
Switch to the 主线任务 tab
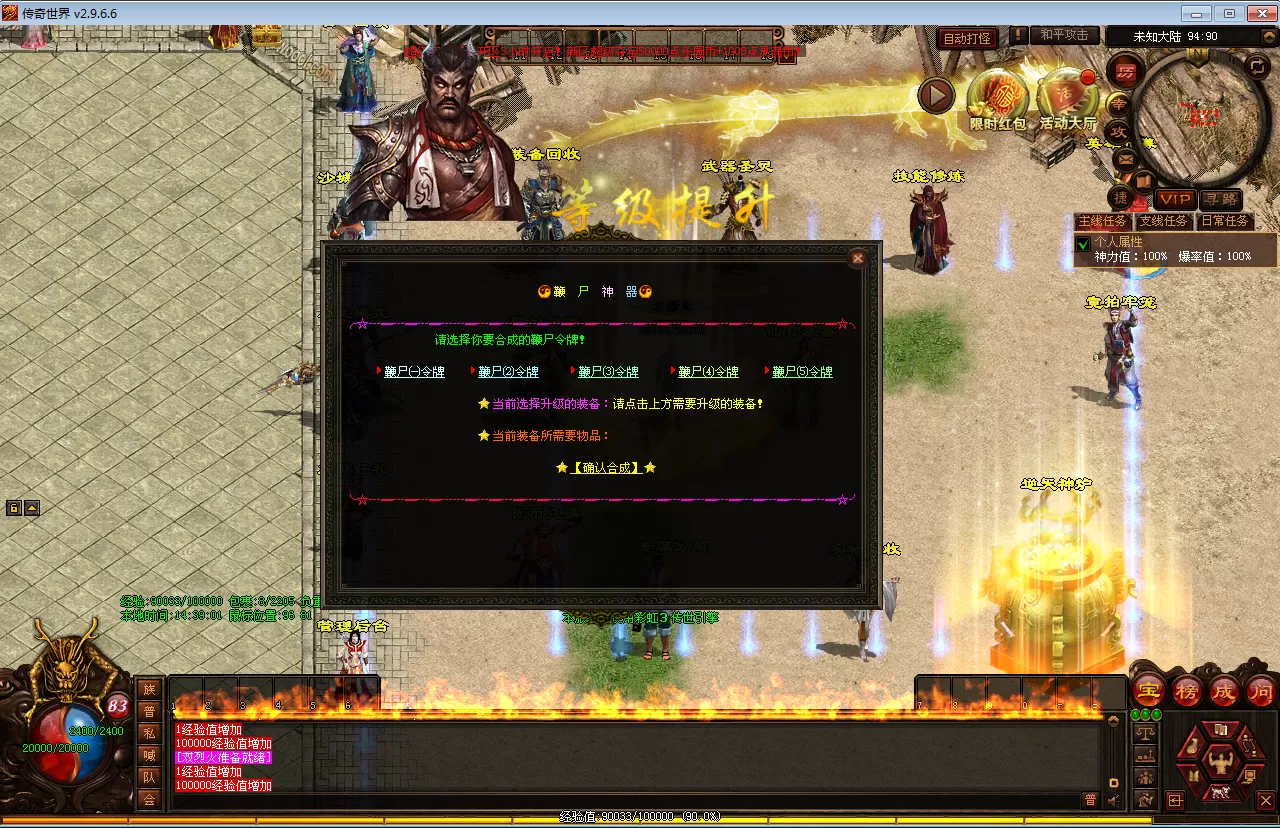point(1102,221)
